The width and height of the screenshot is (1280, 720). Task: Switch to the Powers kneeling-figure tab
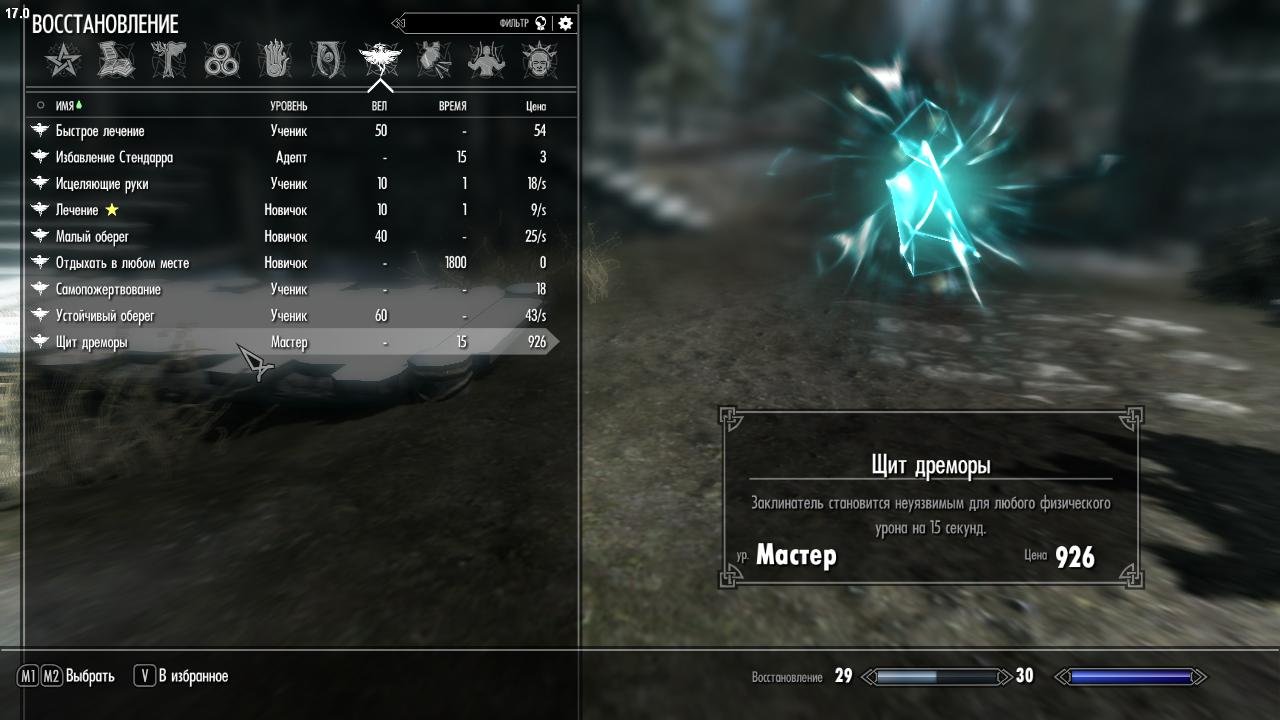click(486, 60)
